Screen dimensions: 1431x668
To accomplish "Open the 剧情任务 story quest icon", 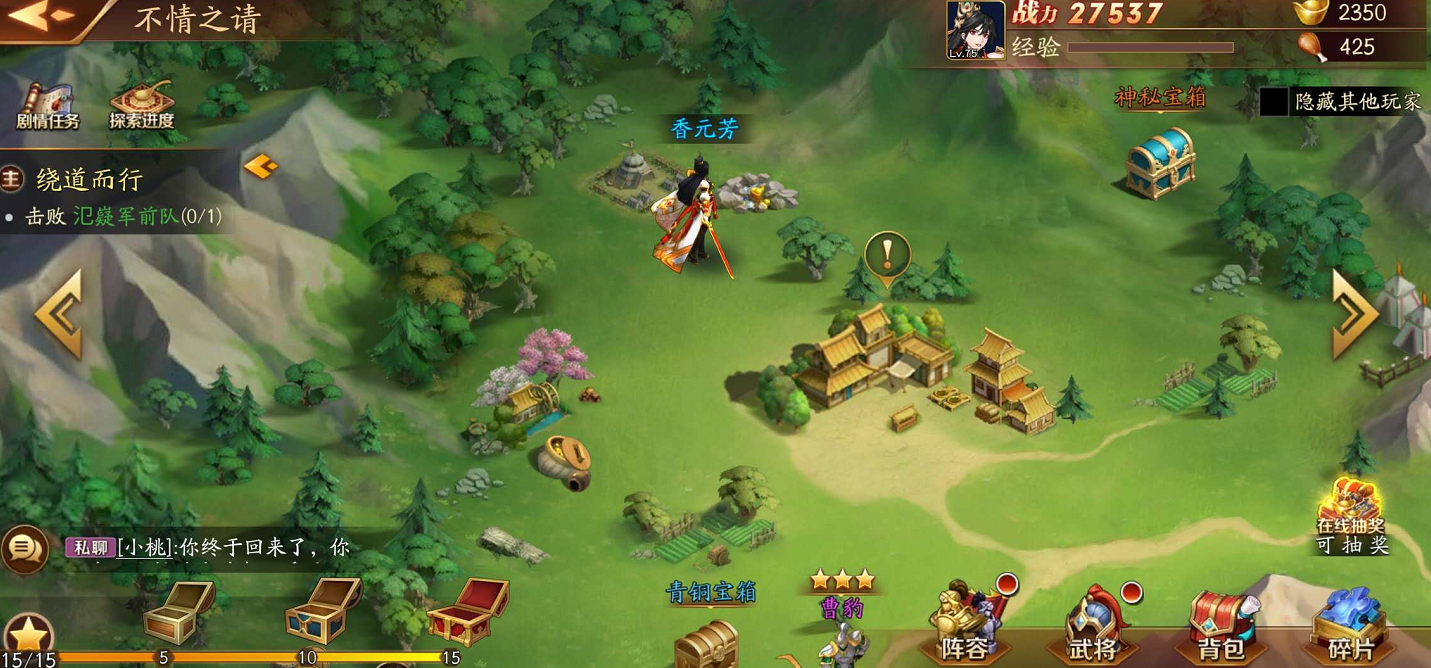I will click(x=47, y=106).
